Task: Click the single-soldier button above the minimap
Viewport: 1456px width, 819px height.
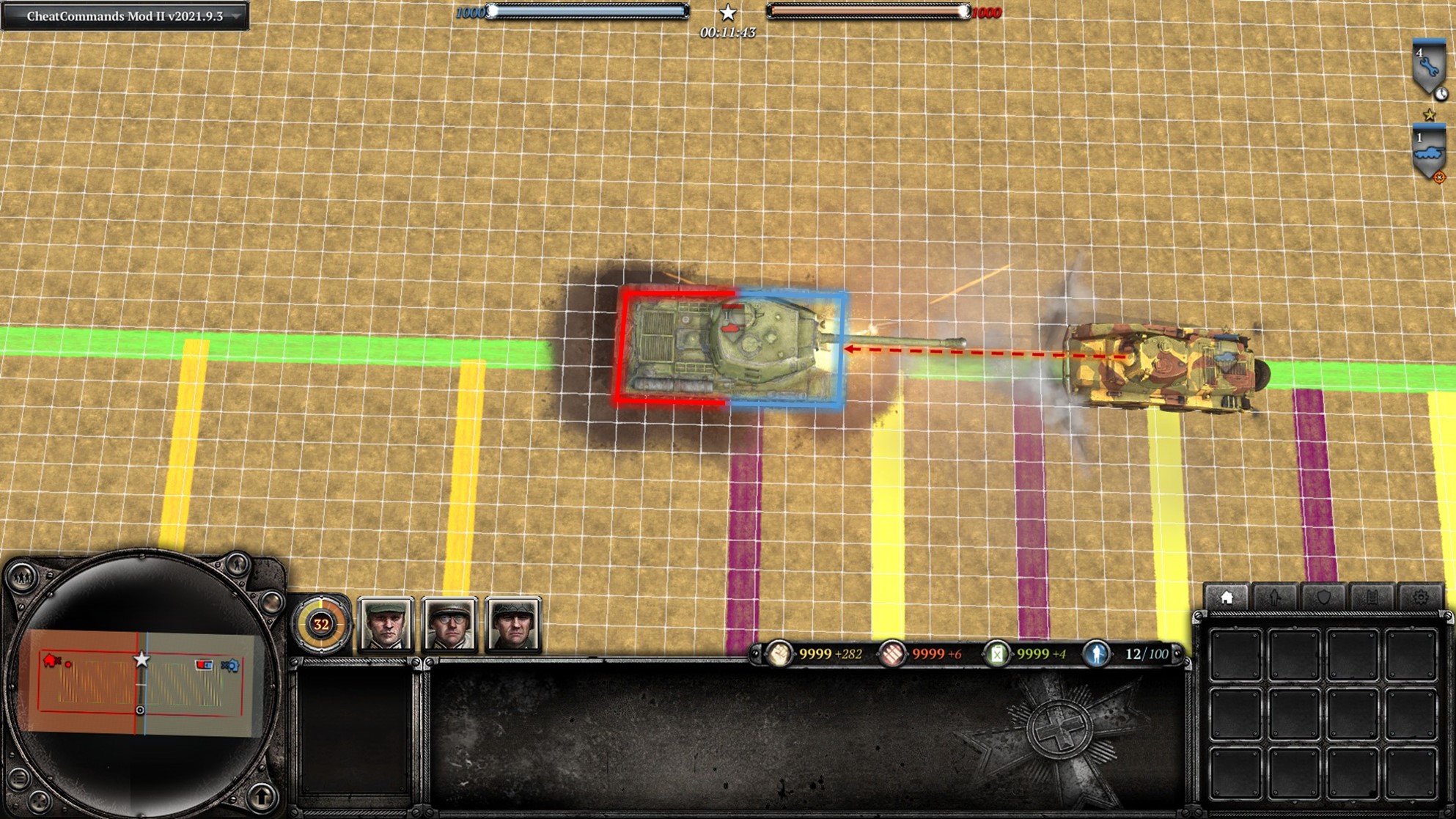Action: [x=237, y=565]
